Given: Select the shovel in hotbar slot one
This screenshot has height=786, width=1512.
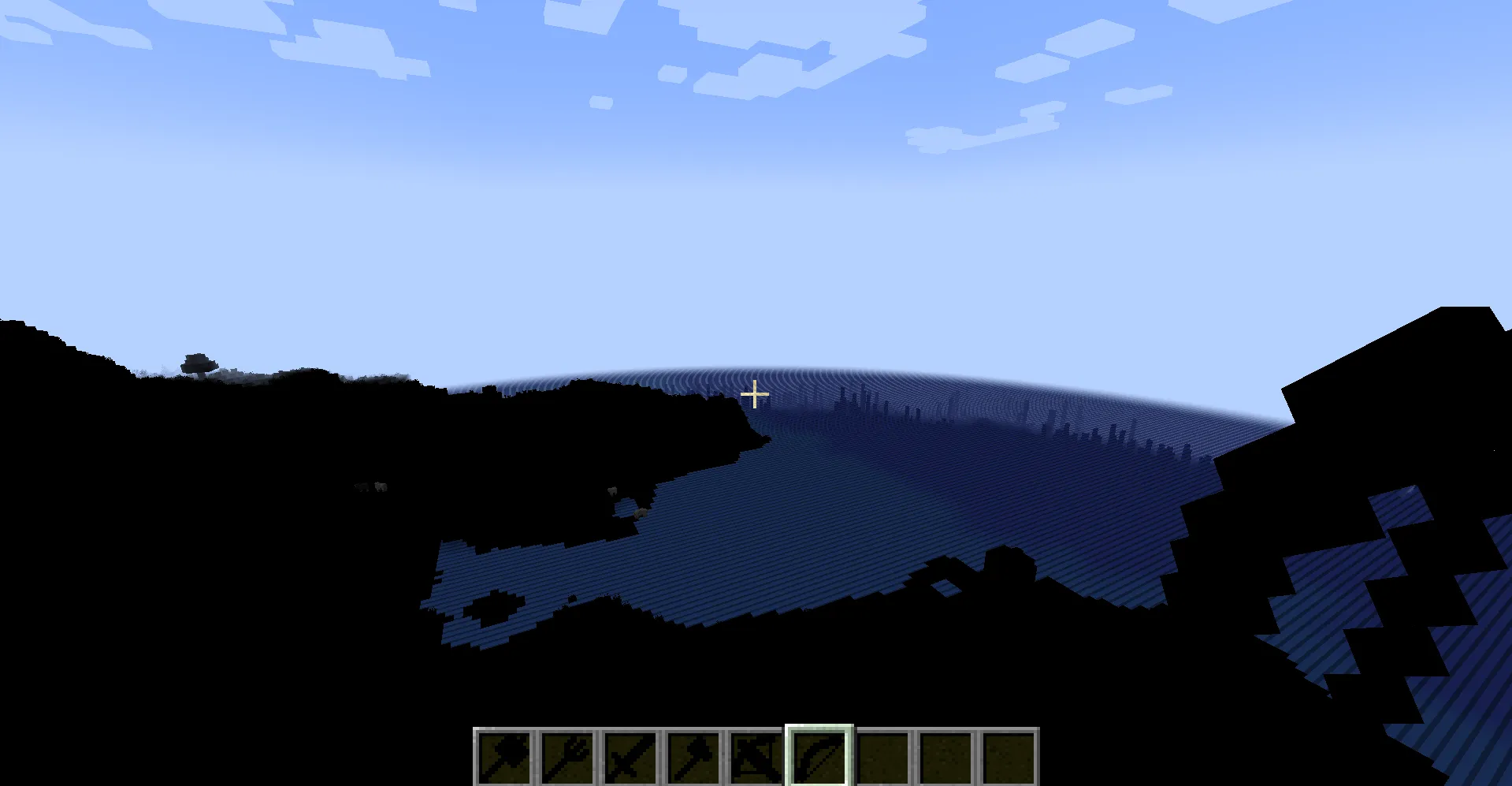Looking at the screenshot, I should [506, 758].
